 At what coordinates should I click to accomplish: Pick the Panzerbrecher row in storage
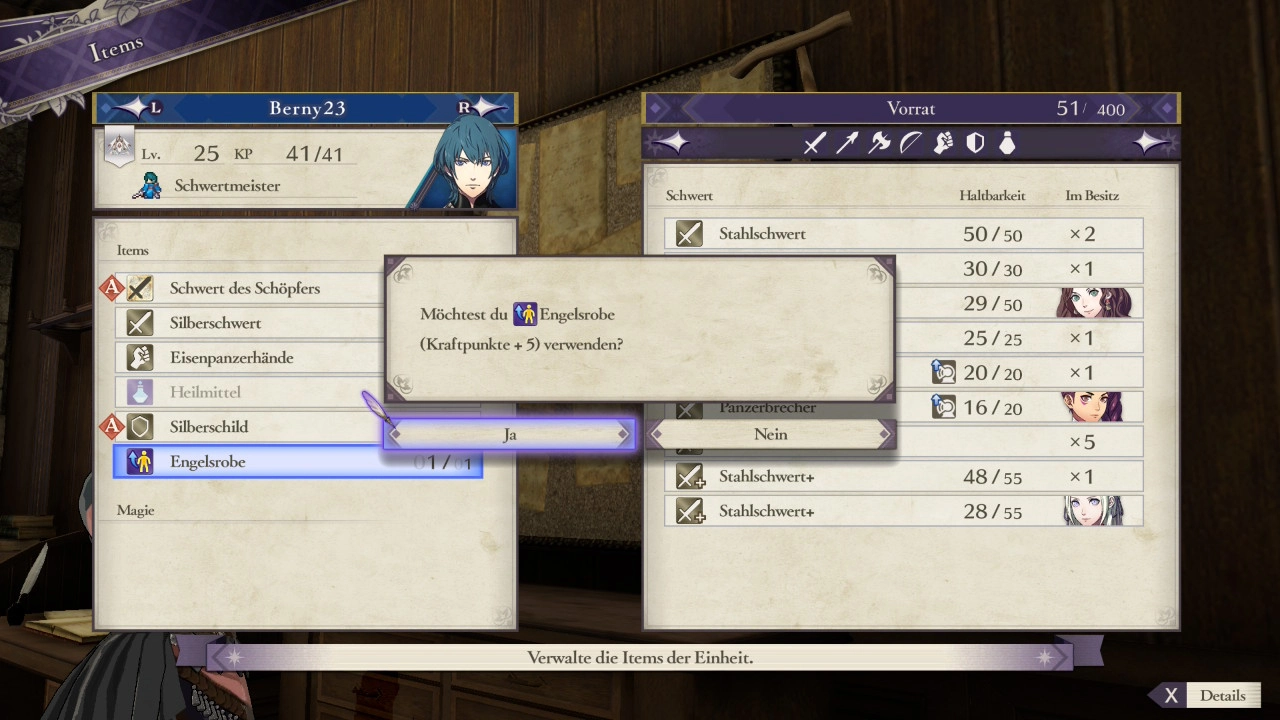click(x=767, y=408)
